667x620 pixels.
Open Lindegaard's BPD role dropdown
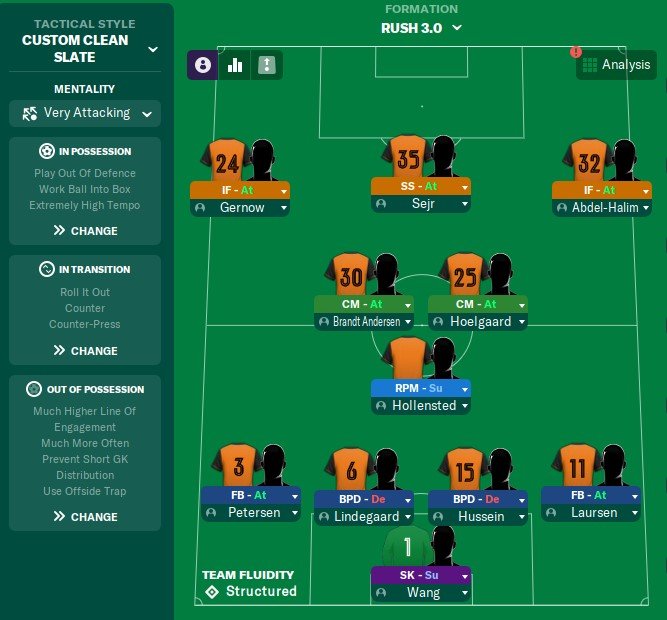[x=363, y=499]
